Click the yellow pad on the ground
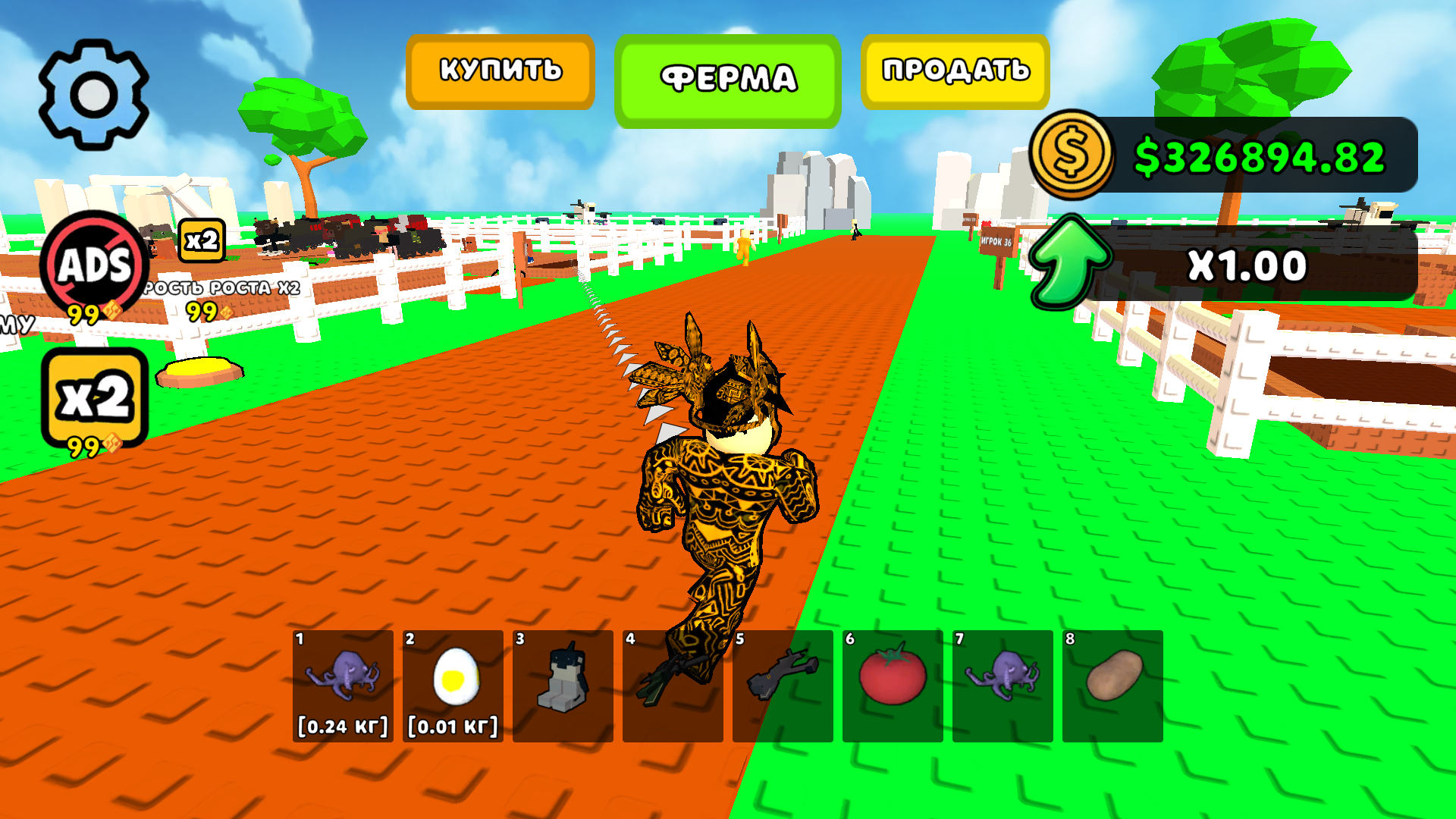 pyautogui.click(x=199, y=369)
